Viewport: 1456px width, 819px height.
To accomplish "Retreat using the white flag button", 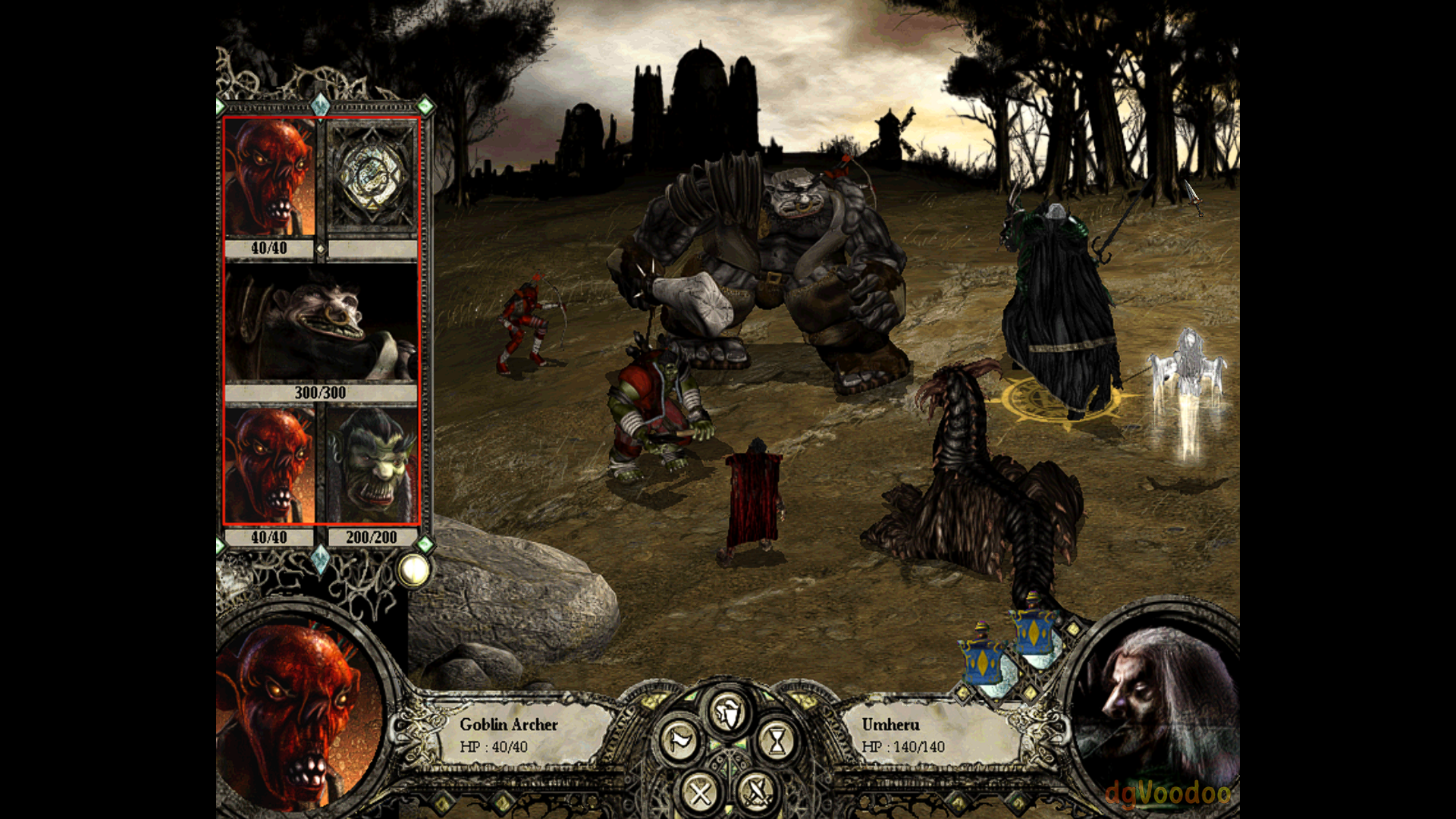I will pyautogui.click(x=679, y=741).
